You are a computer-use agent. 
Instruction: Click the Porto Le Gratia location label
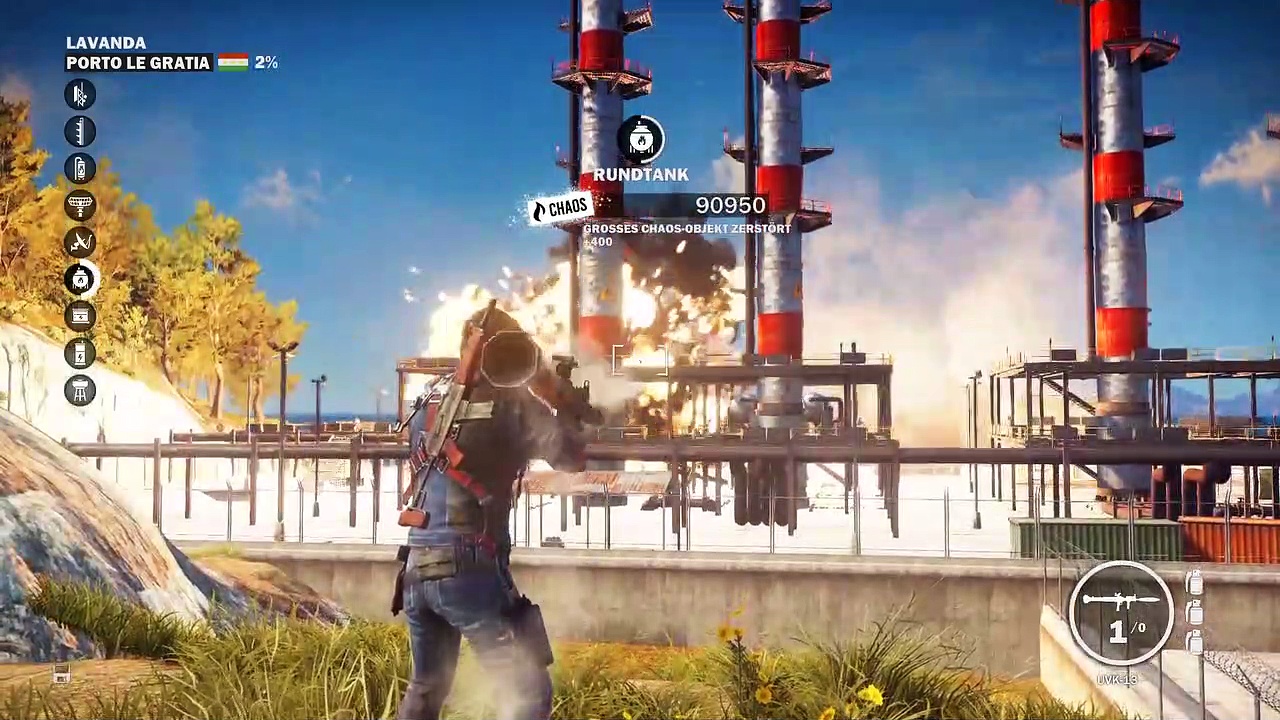pos(138,63)
